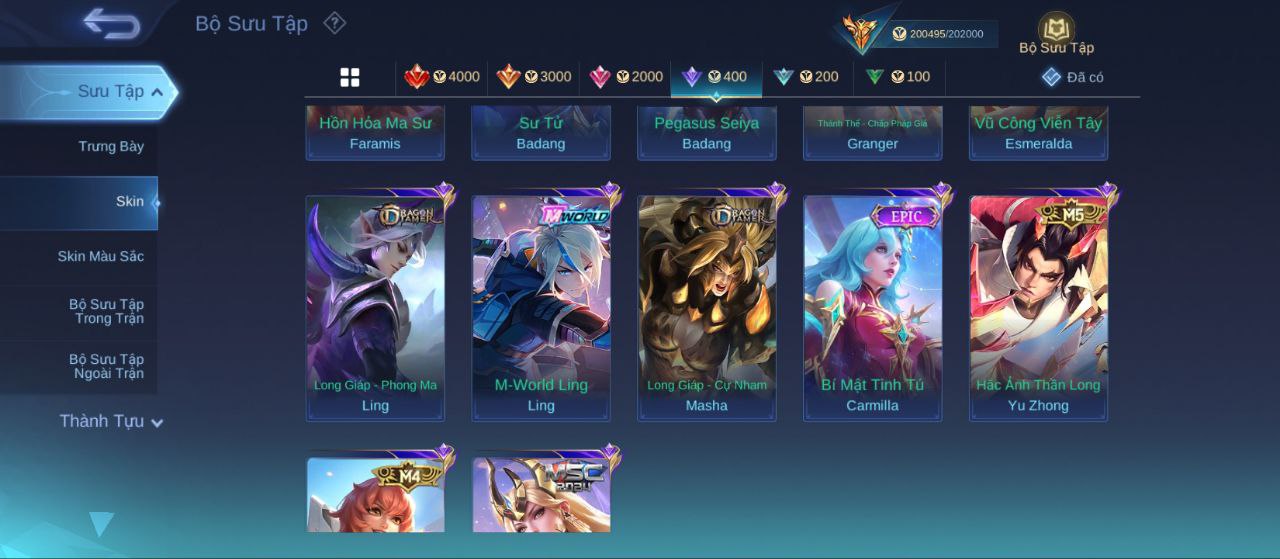
Task: Open Bộ Sưu Tập Ngoài Trận section
Action: (106, 366)
